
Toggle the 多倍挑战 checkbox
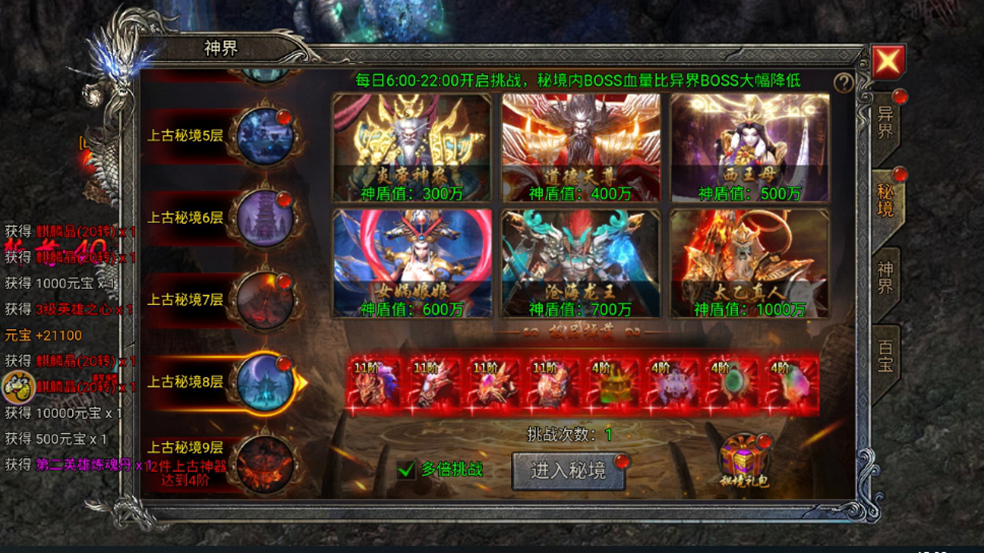[407, 469]
